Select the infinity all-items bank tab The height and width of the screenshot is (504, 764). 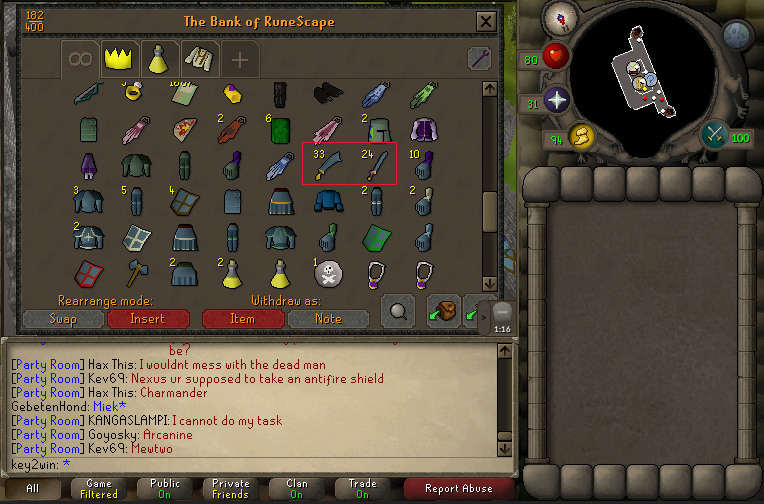coord(80,59)
